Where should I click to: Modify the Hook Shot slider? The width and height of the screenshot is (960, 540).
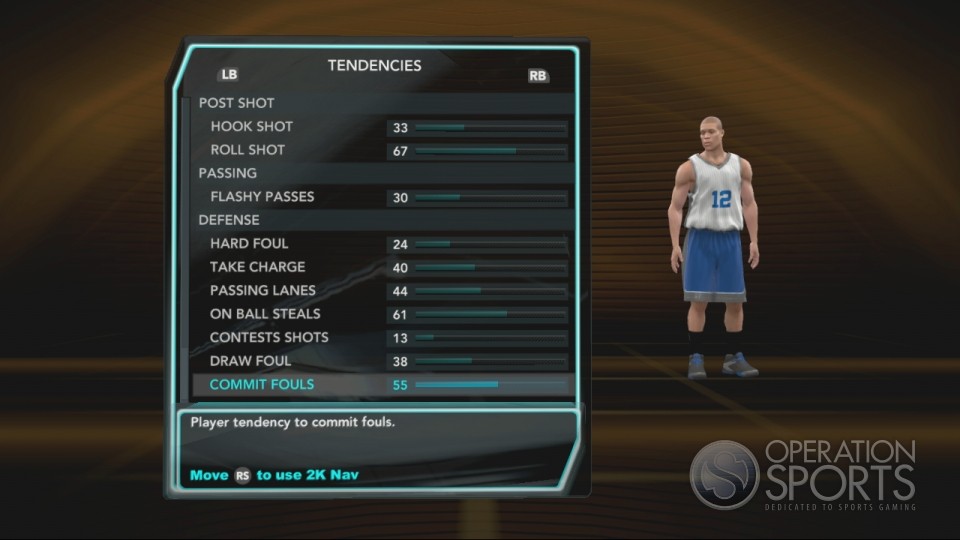point(490,128)
